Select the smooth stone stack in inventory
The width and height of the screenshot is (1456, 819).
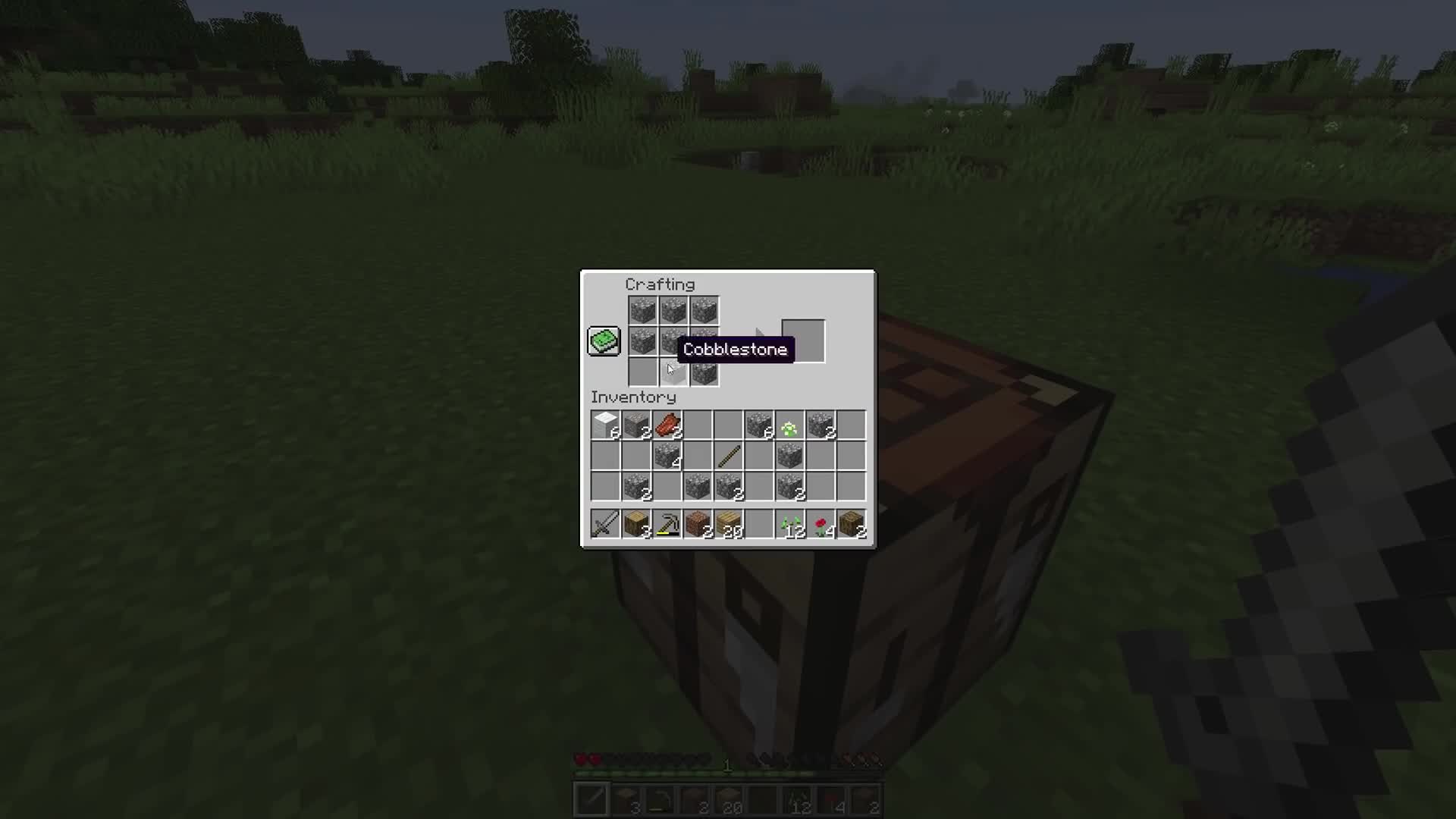[x=607, y=425]
